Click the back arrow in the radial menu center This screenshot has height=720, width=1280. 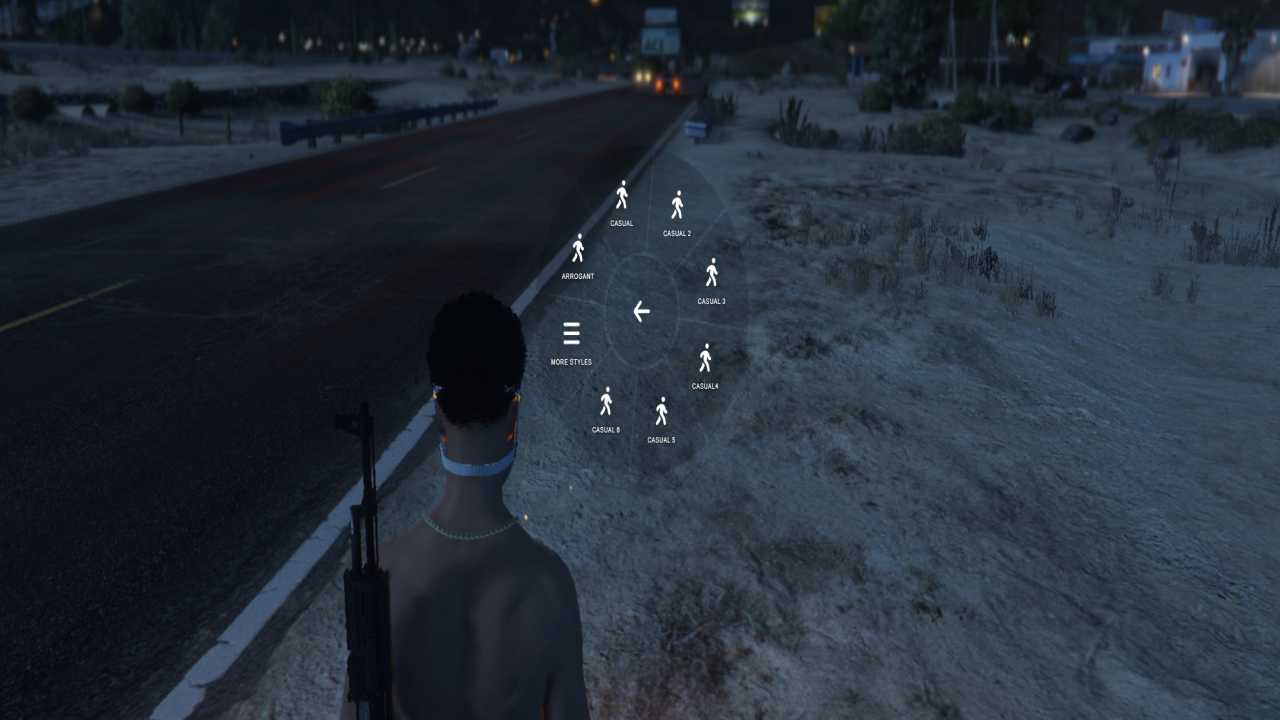point(641,312)
